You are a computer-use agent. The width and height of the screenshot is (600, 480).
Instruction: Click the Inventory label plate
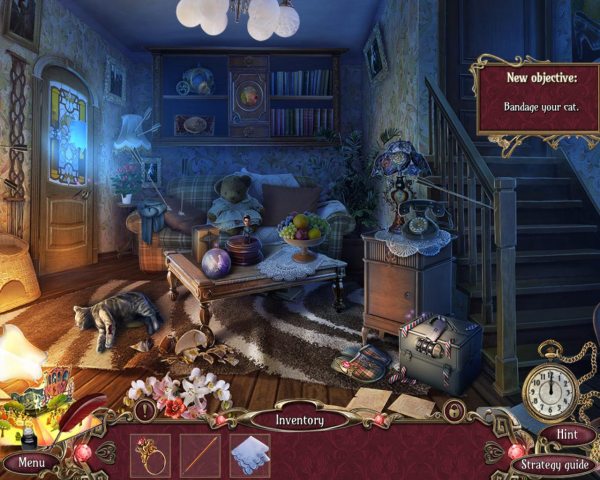point(300,420)
